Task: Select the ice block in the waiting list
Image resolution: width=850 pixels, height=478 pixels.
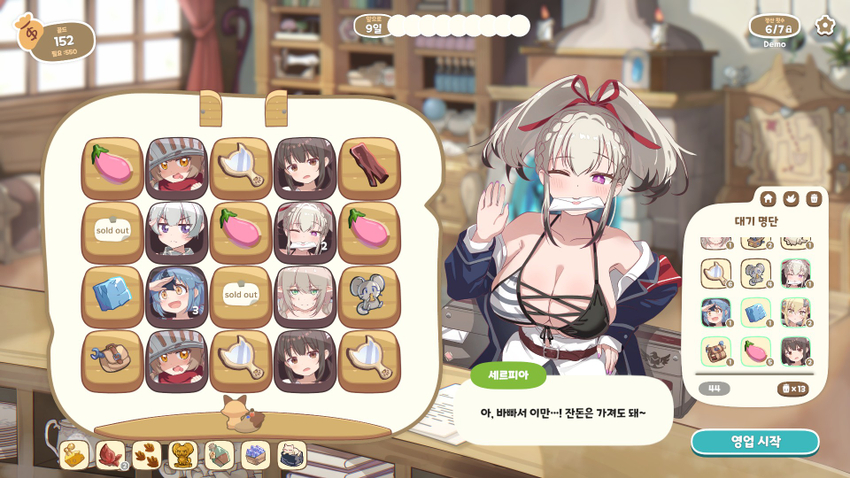Action: pos(755,311)
